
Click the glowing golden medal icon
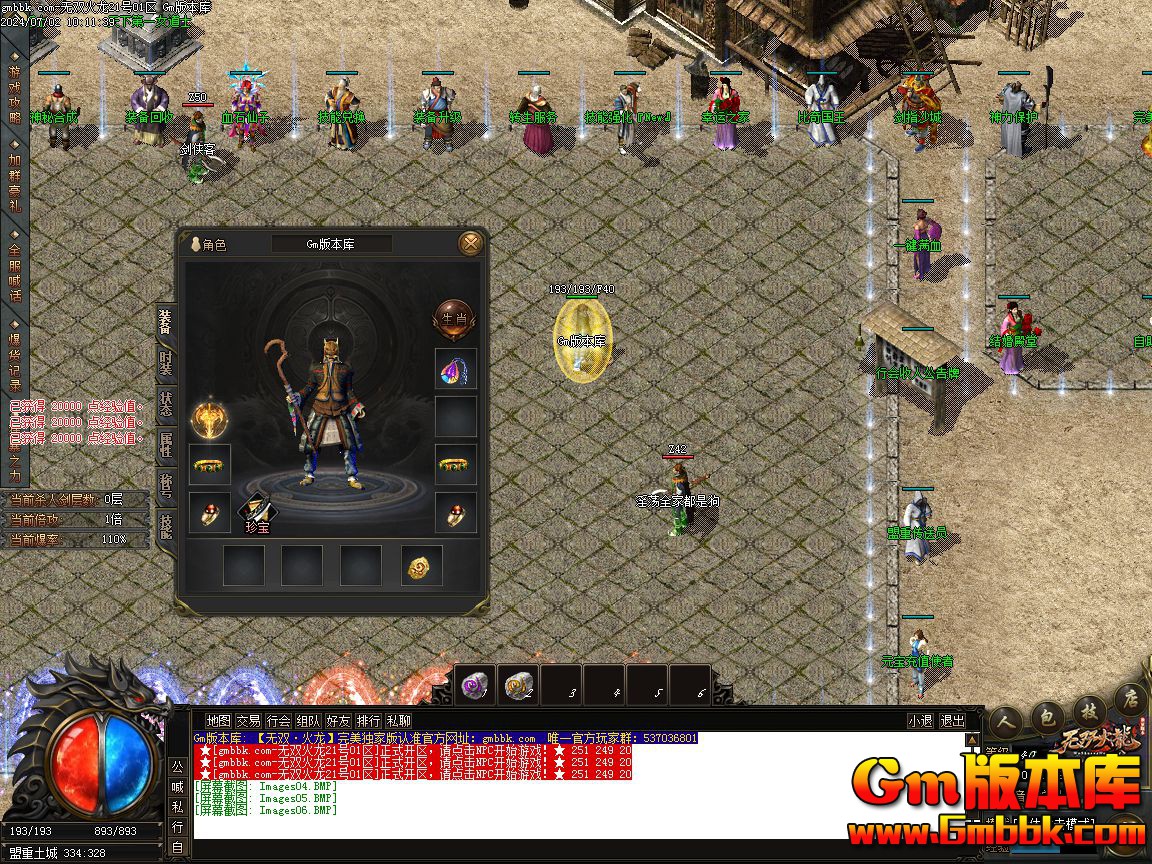[210, 417]
